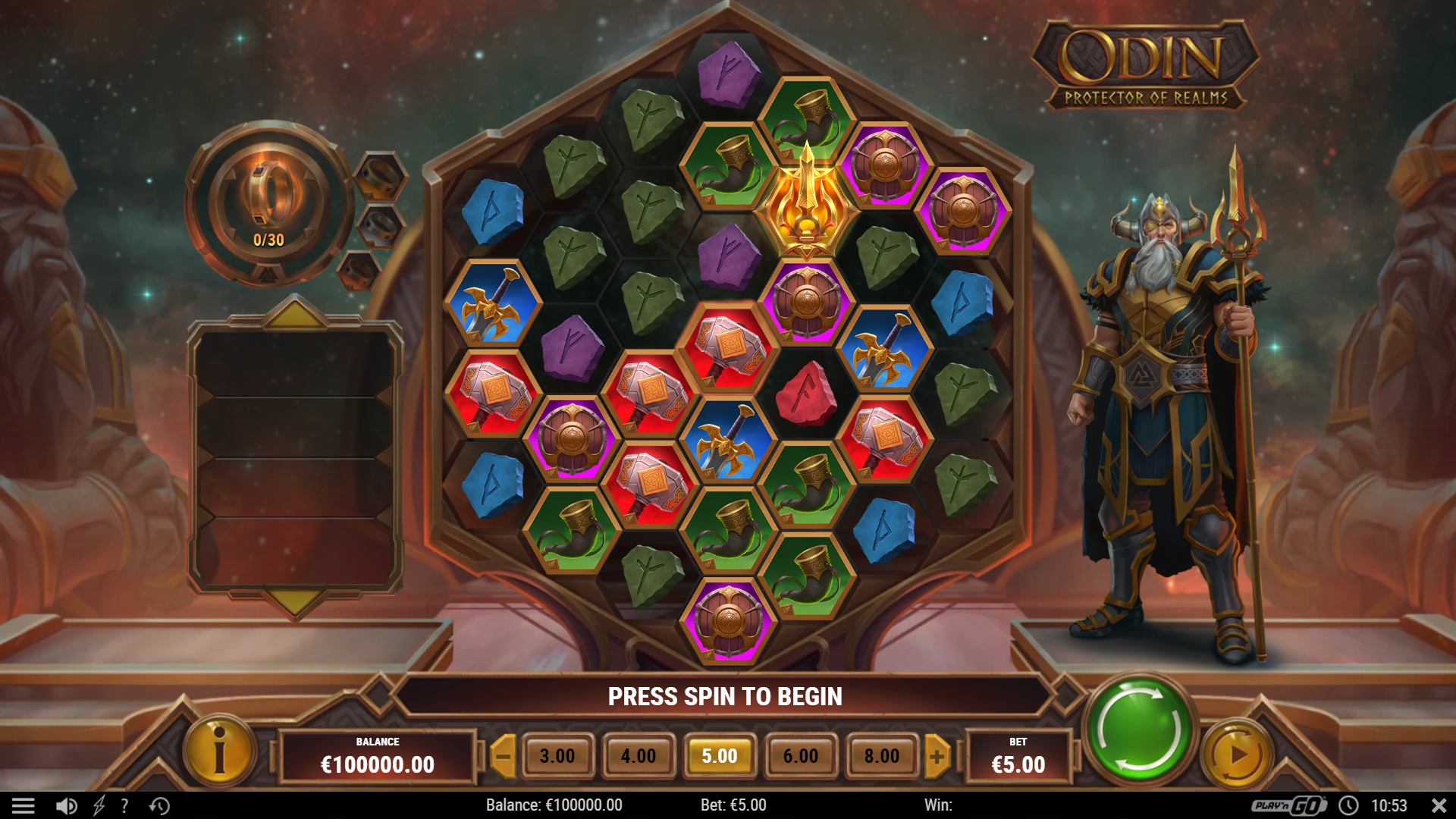
Task: Increase bet with the right arrow
Action: (938, 755)
